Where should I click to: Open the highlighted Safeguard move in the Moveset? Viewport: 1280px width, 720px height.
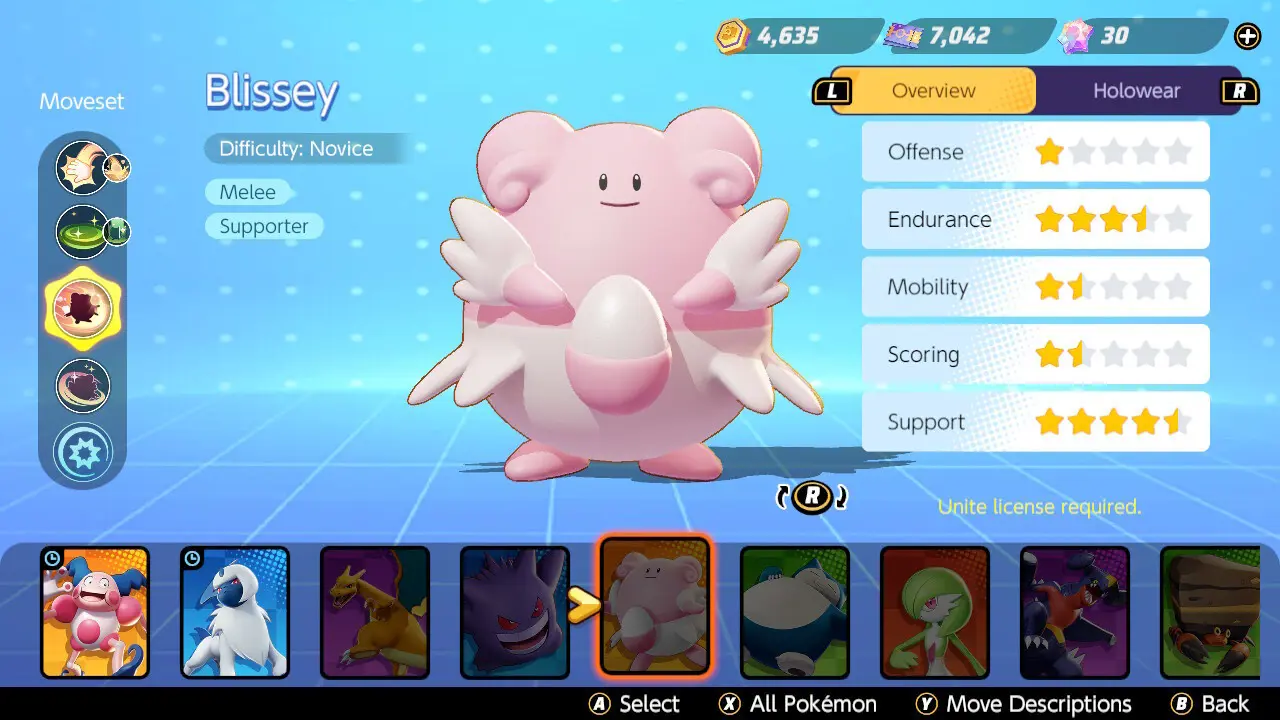point(83,309)
